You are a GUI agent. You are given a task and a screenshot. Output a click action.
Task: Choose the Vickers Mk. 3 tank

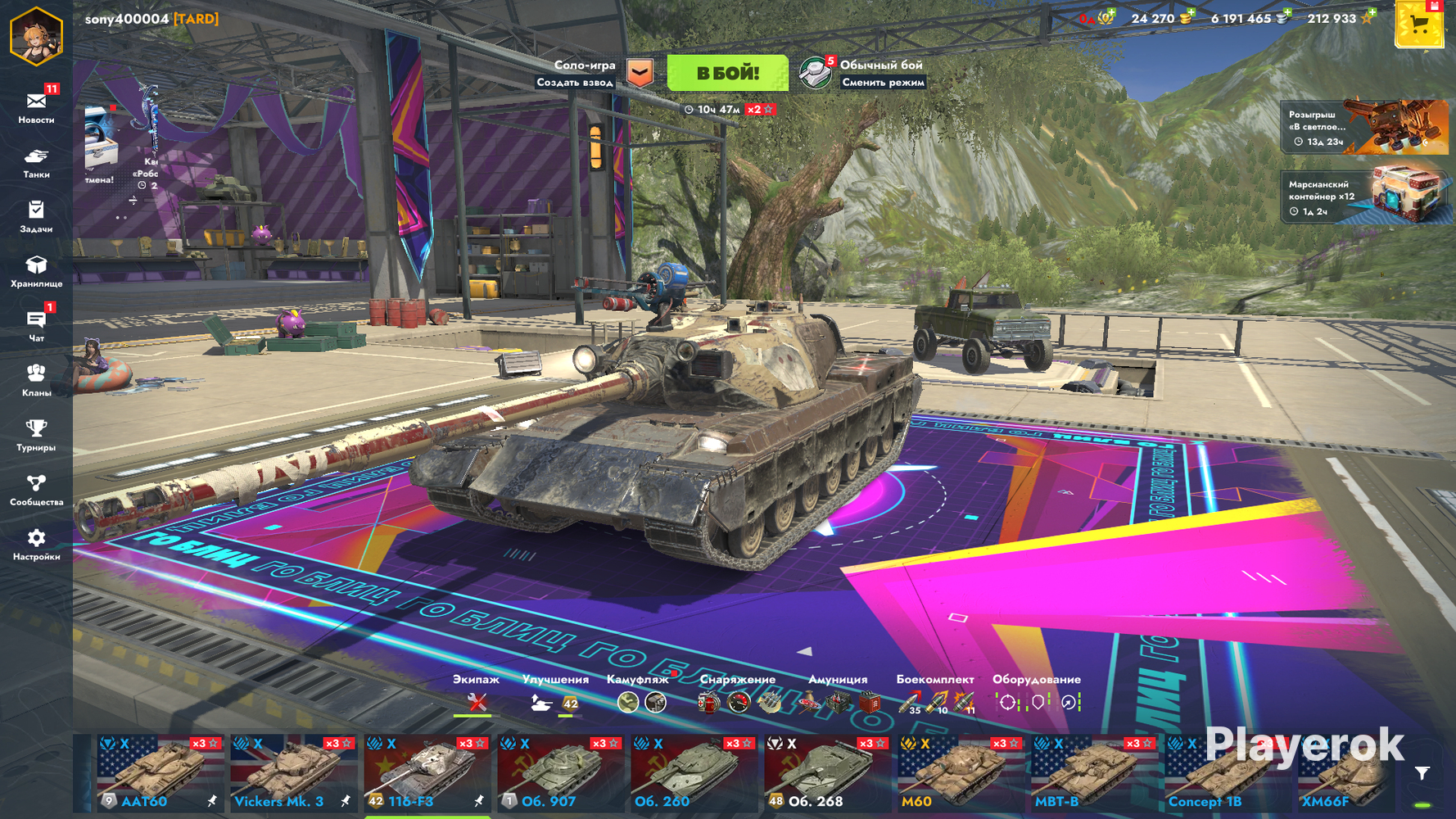tap(293, 774)
